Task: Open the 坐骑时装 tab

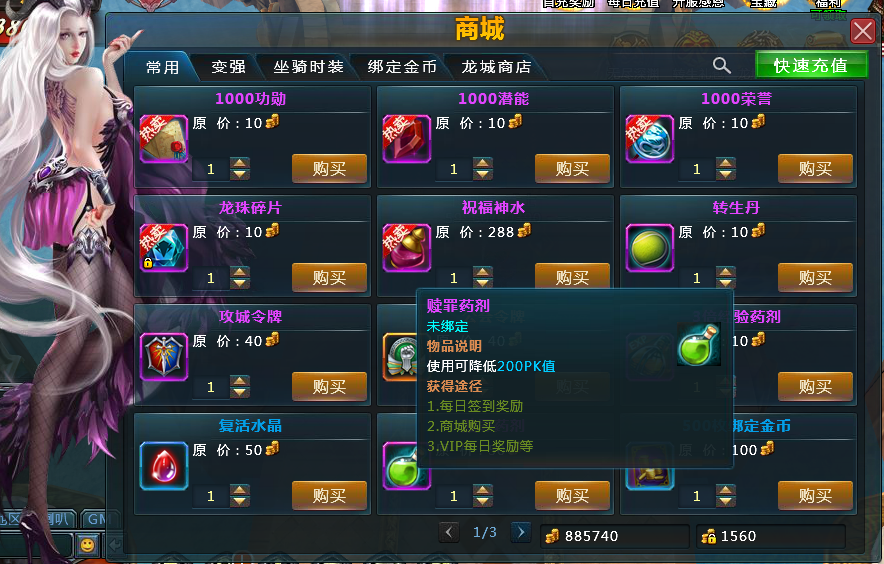Action: (x=308, y=67)
